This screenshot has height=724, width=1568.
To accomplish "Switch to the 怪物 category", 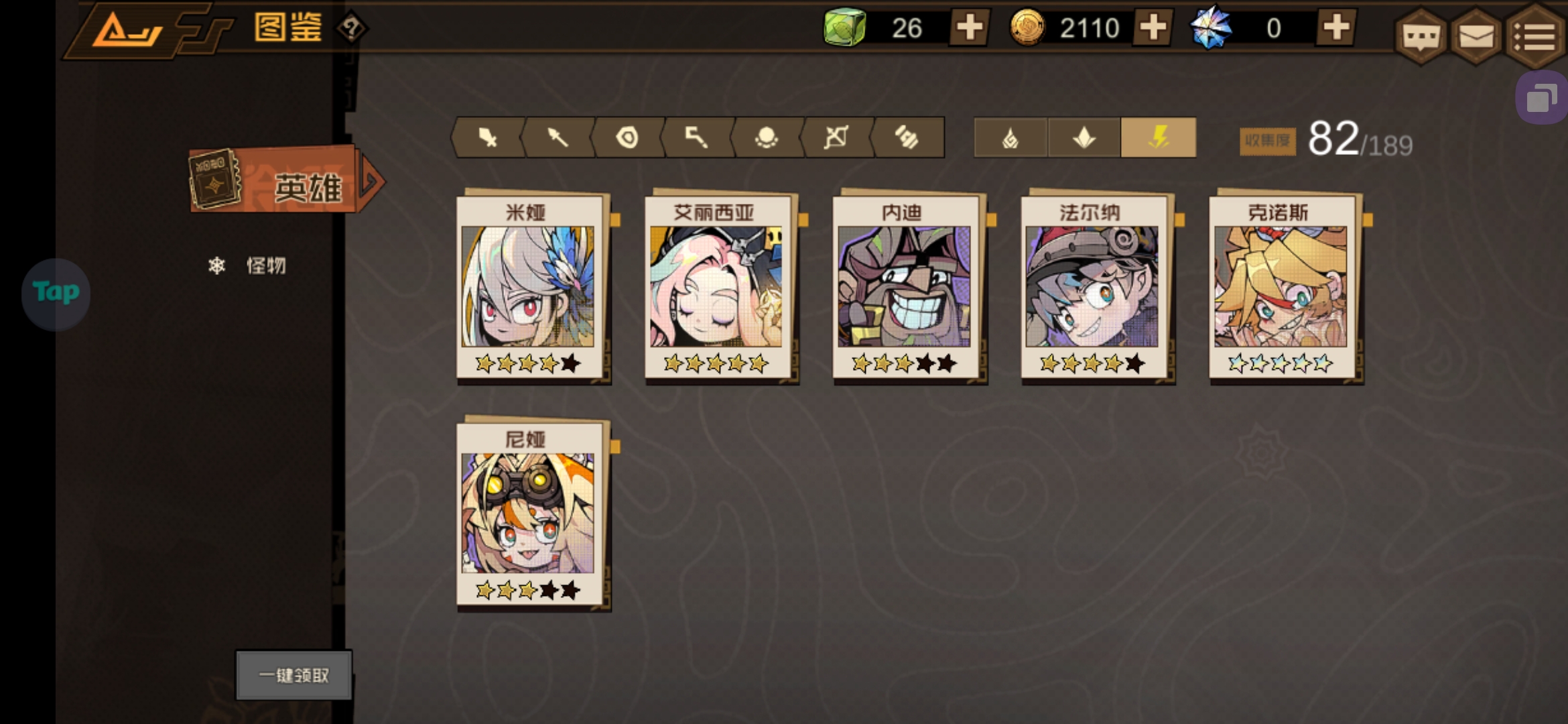I will [x=265, y=266].
